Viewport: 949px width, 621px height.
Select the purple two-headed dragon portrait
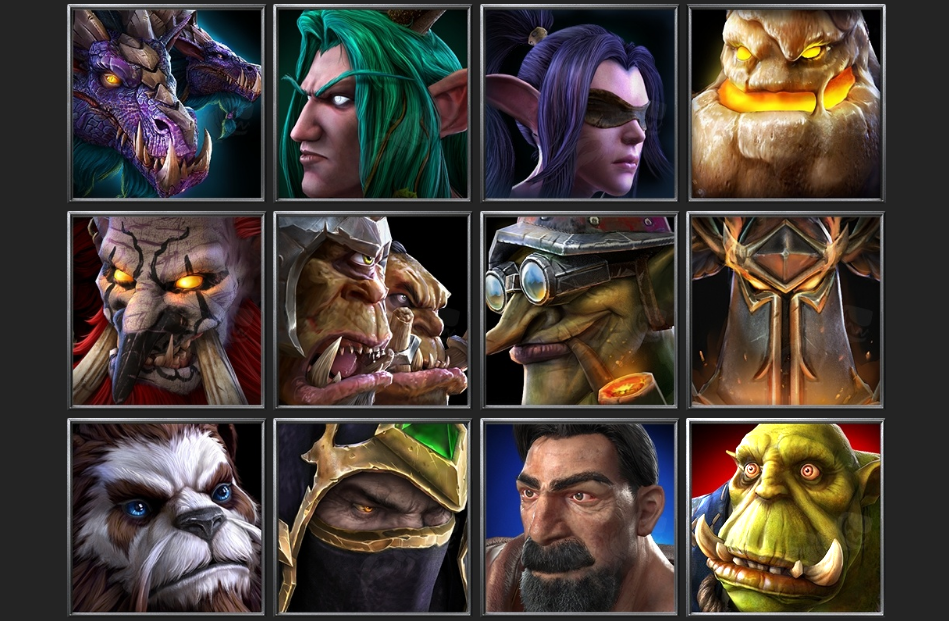click(x=166, y=103)
